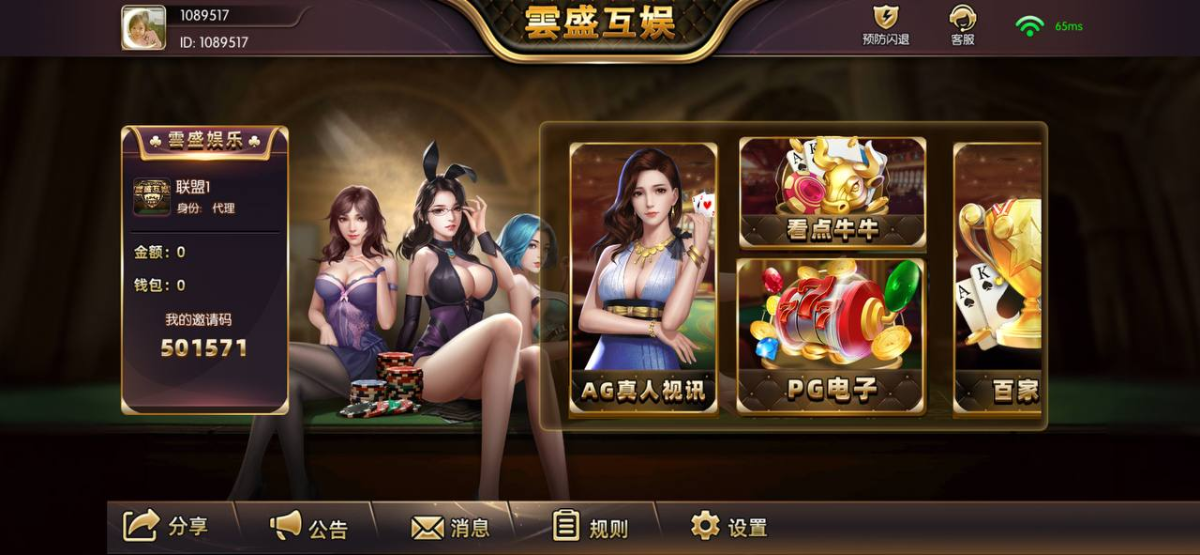This screenshot has height=555, width=1200.
Task: Click the invitation code 501571
Action: [x=204, y=348]
